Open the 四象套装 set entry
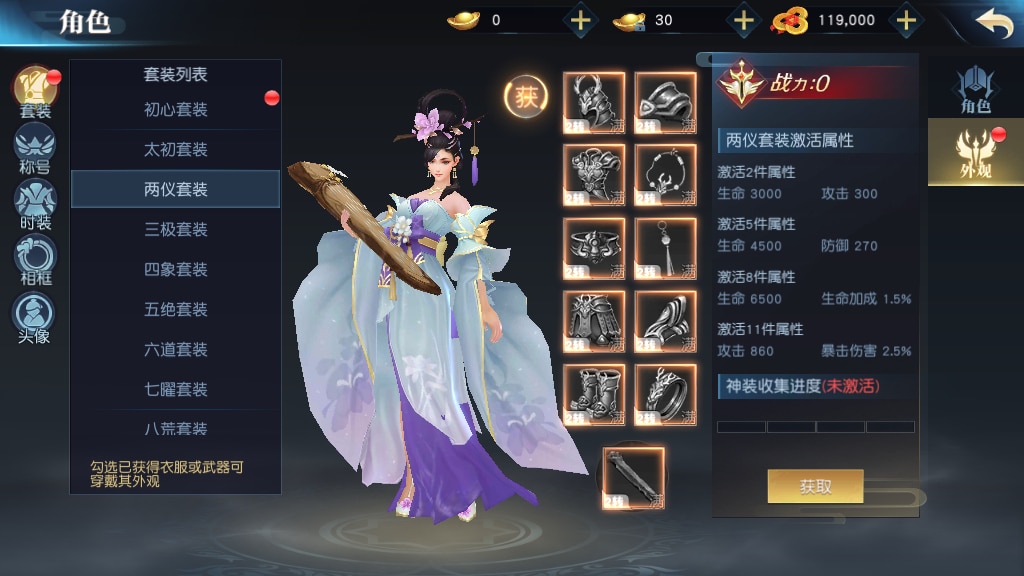 (175, 270)
